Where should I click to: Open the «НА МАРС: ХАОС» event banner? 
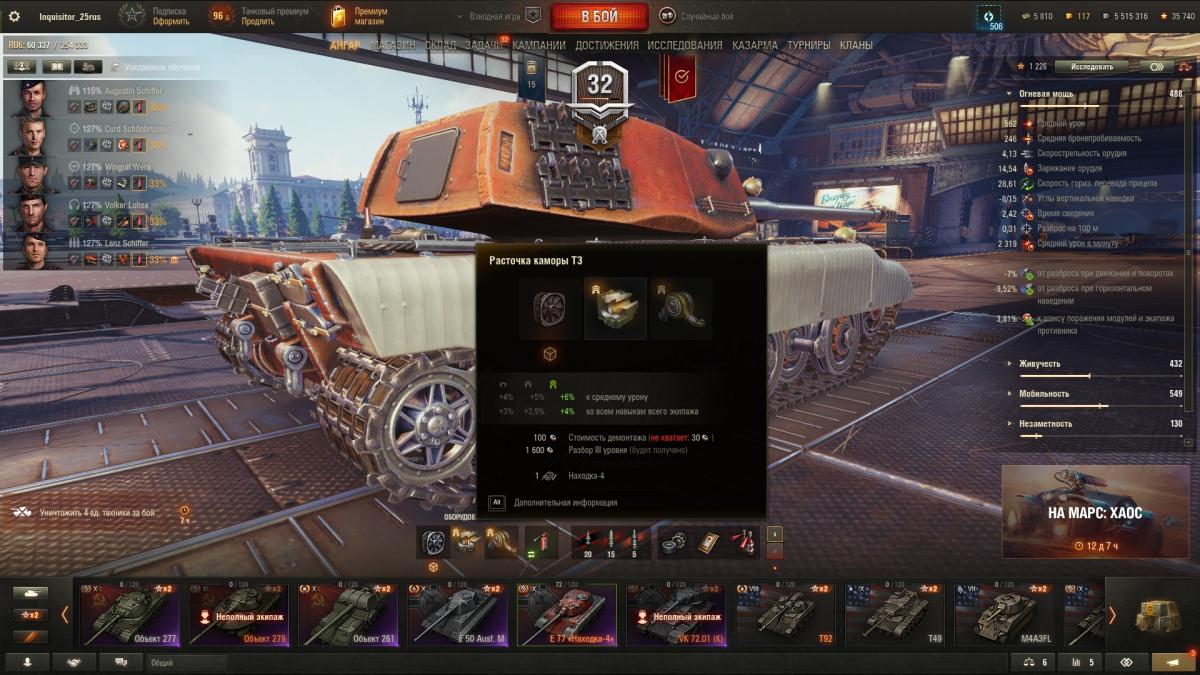1095,512
